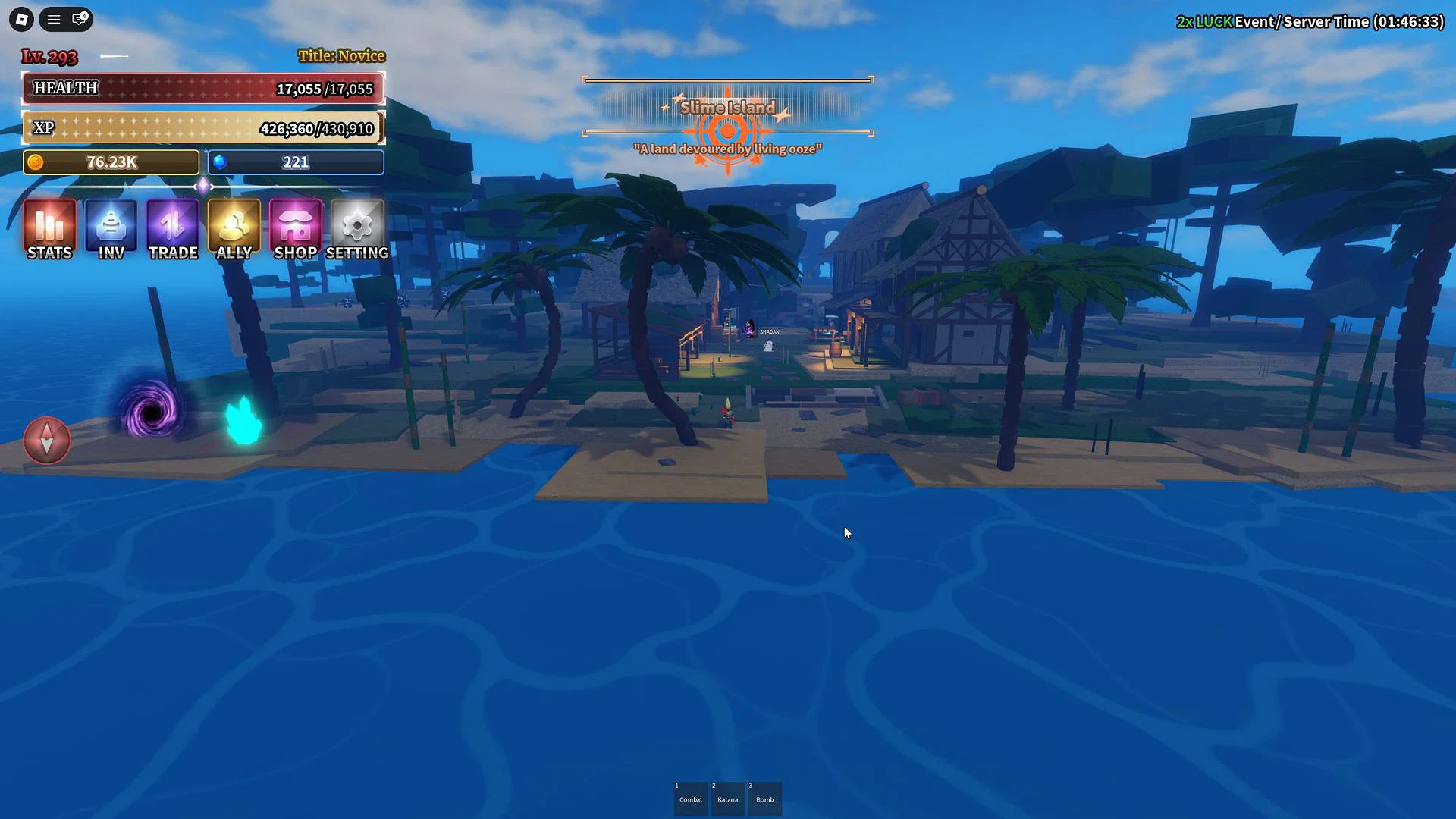This screenshot has height=819, width=1456.
Task: Equip the Katana hotbar slot
Action: pos(727,799)
